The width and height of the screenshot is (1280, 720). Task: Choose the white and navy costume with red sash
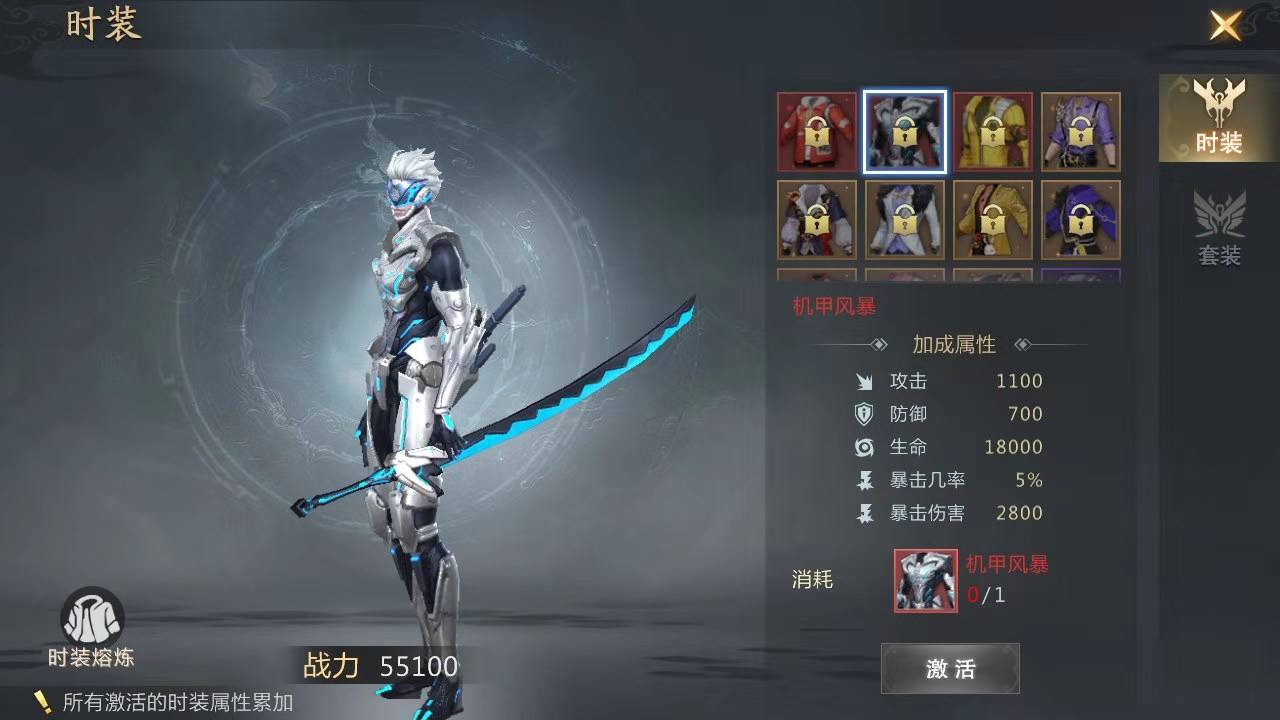tap(817, 219)
